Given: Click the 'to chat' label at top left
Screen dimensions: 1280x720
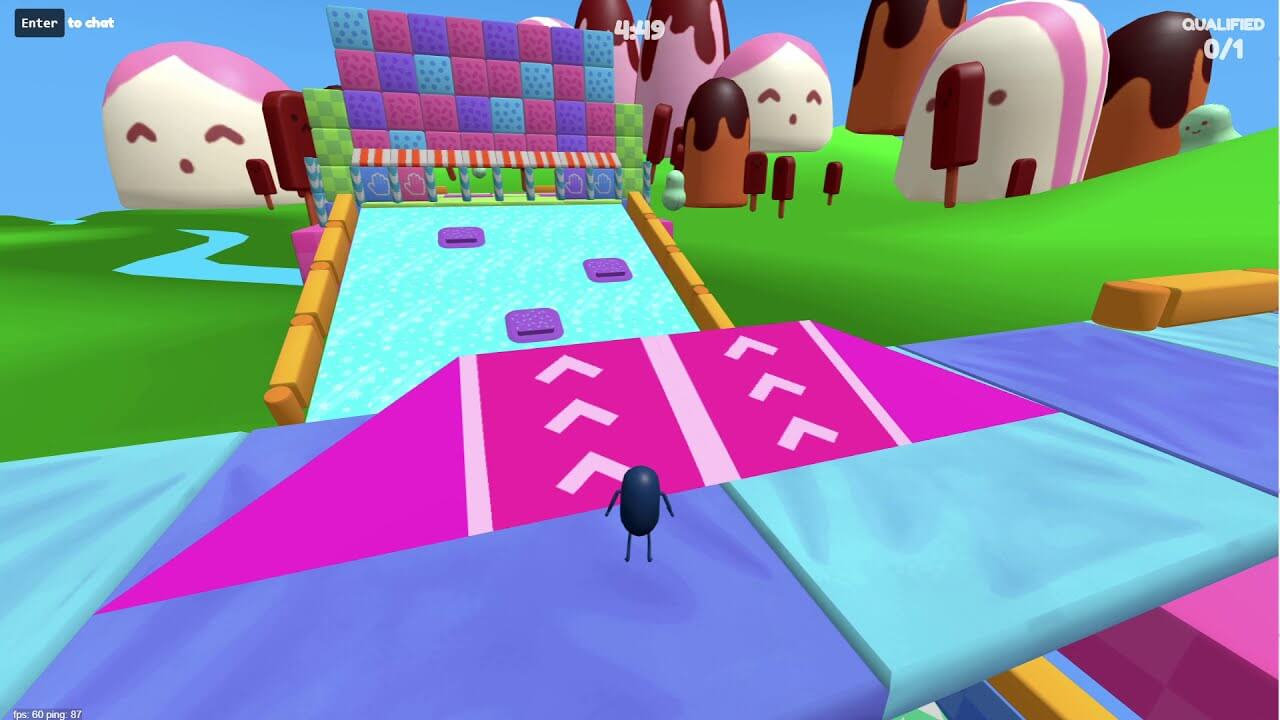Looking at the screenshot, I should 92,22.
